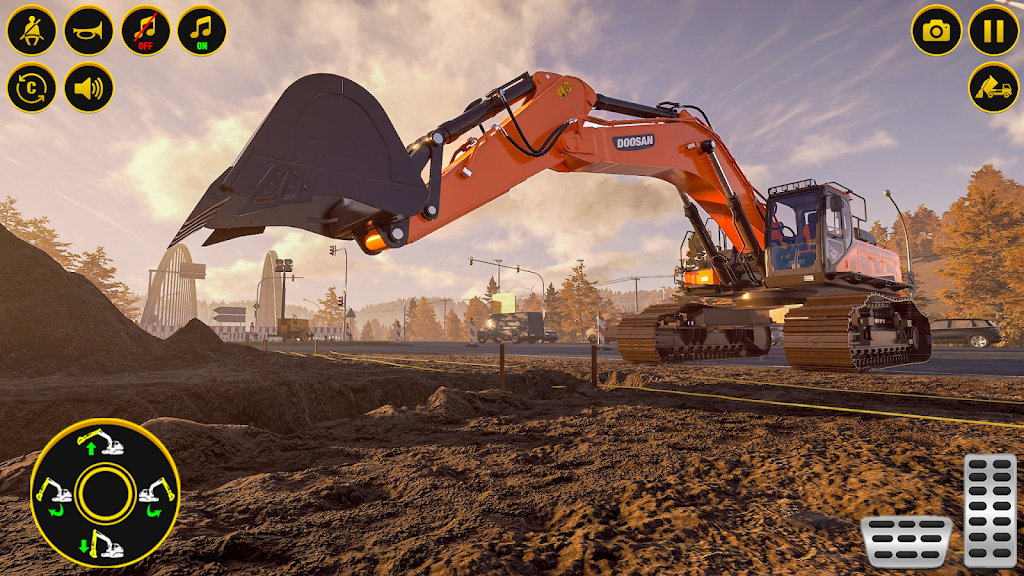Turn music on with the green ON note

[202, 30]
